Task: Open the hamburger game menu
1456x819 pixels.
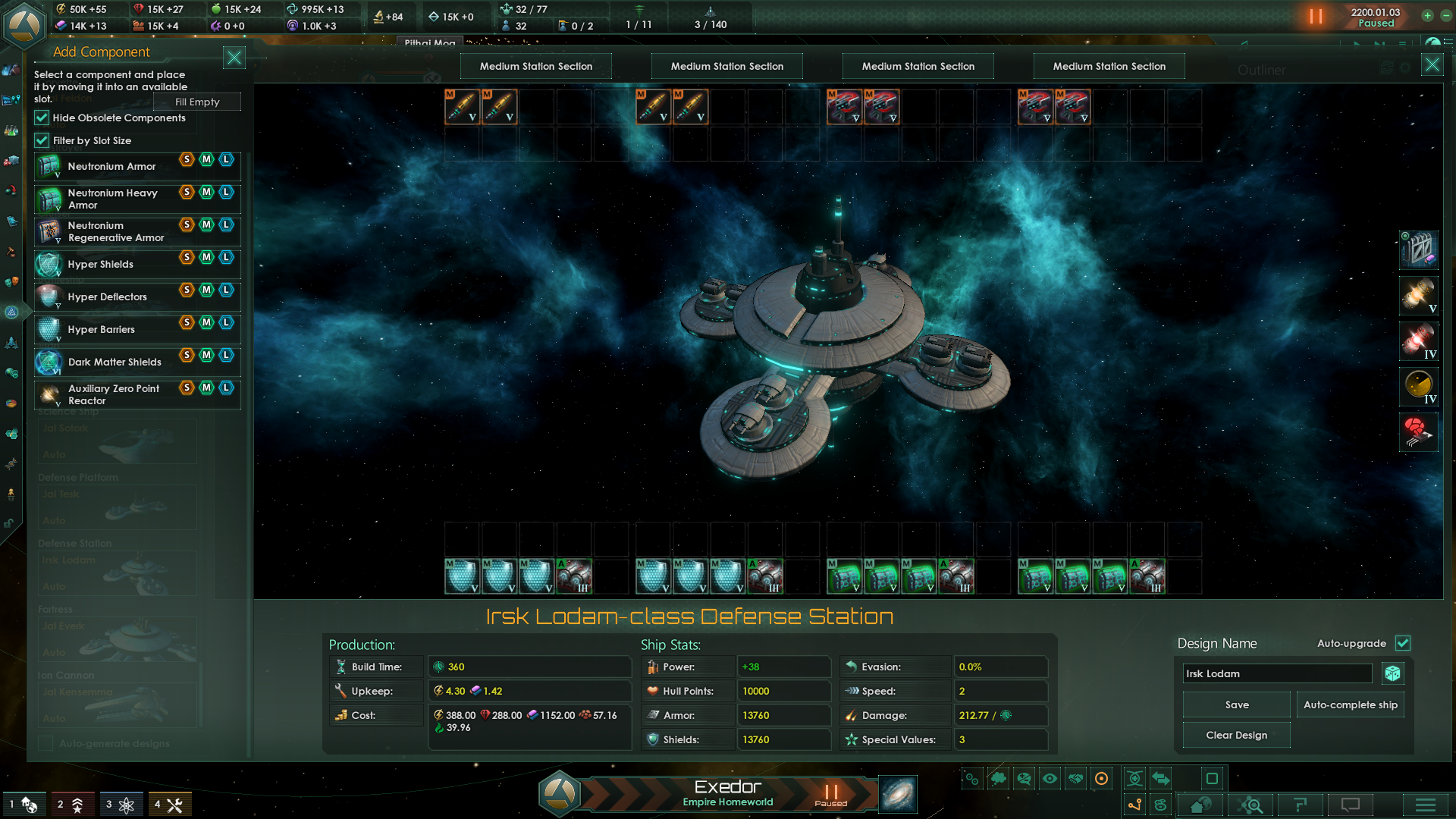Action: point(1424,805)
